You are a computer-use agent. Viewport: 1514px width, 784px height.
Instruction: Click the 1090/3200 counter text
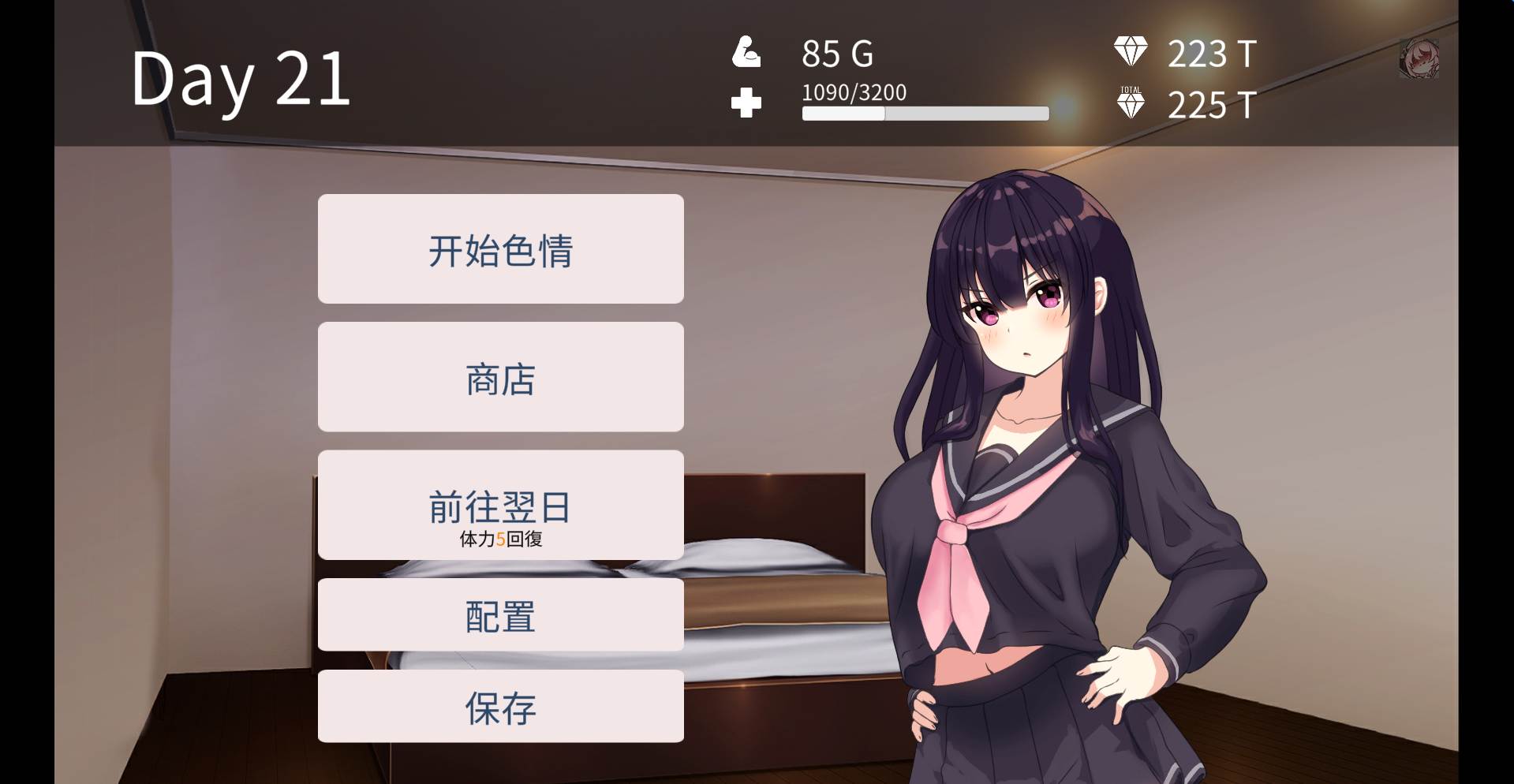(x=854, y=91)
